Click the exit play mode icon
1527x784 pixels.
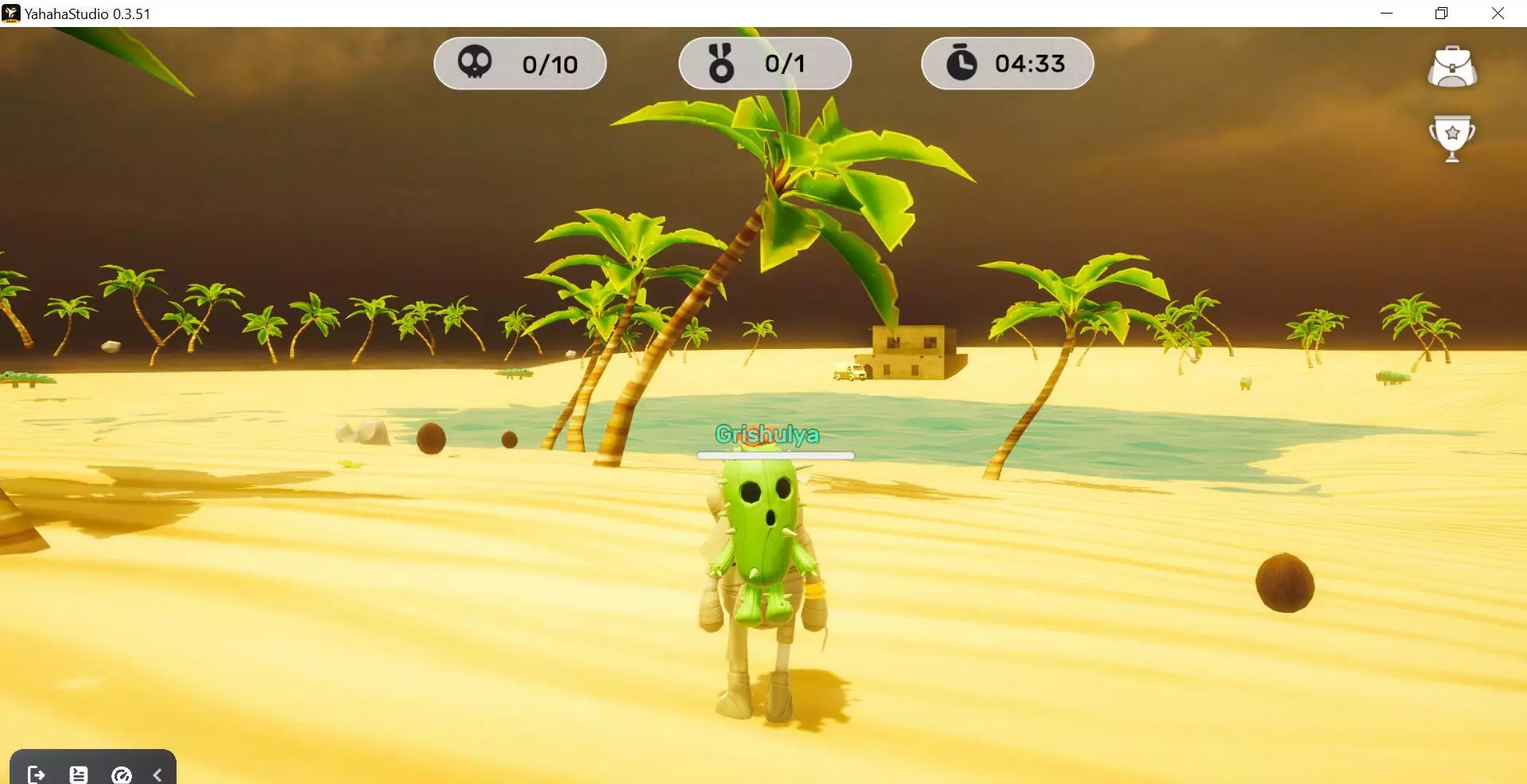(x=37, y=774)
